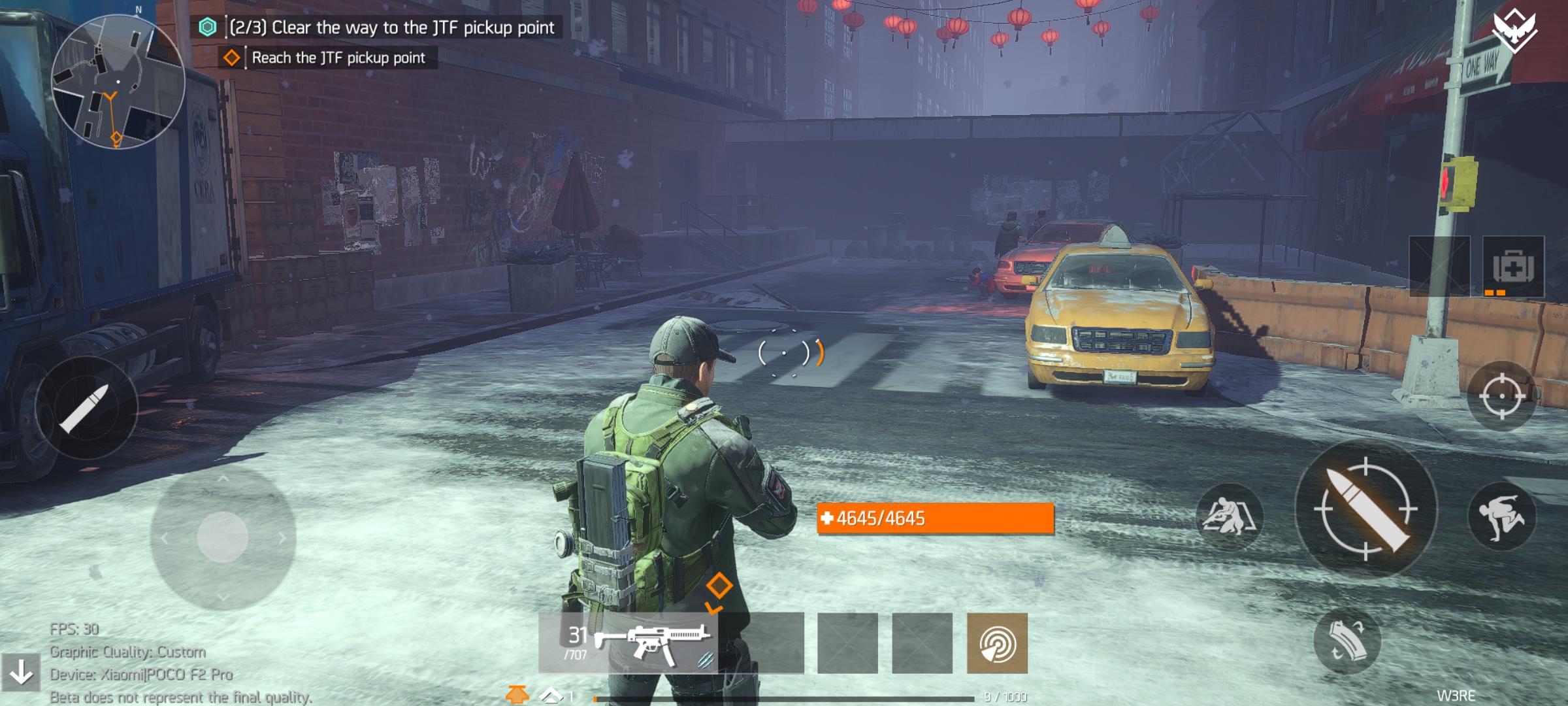Open the circular minimap
Image resolution: width=1568 pixels, height=706 pixels.
(x=118, y=82)
